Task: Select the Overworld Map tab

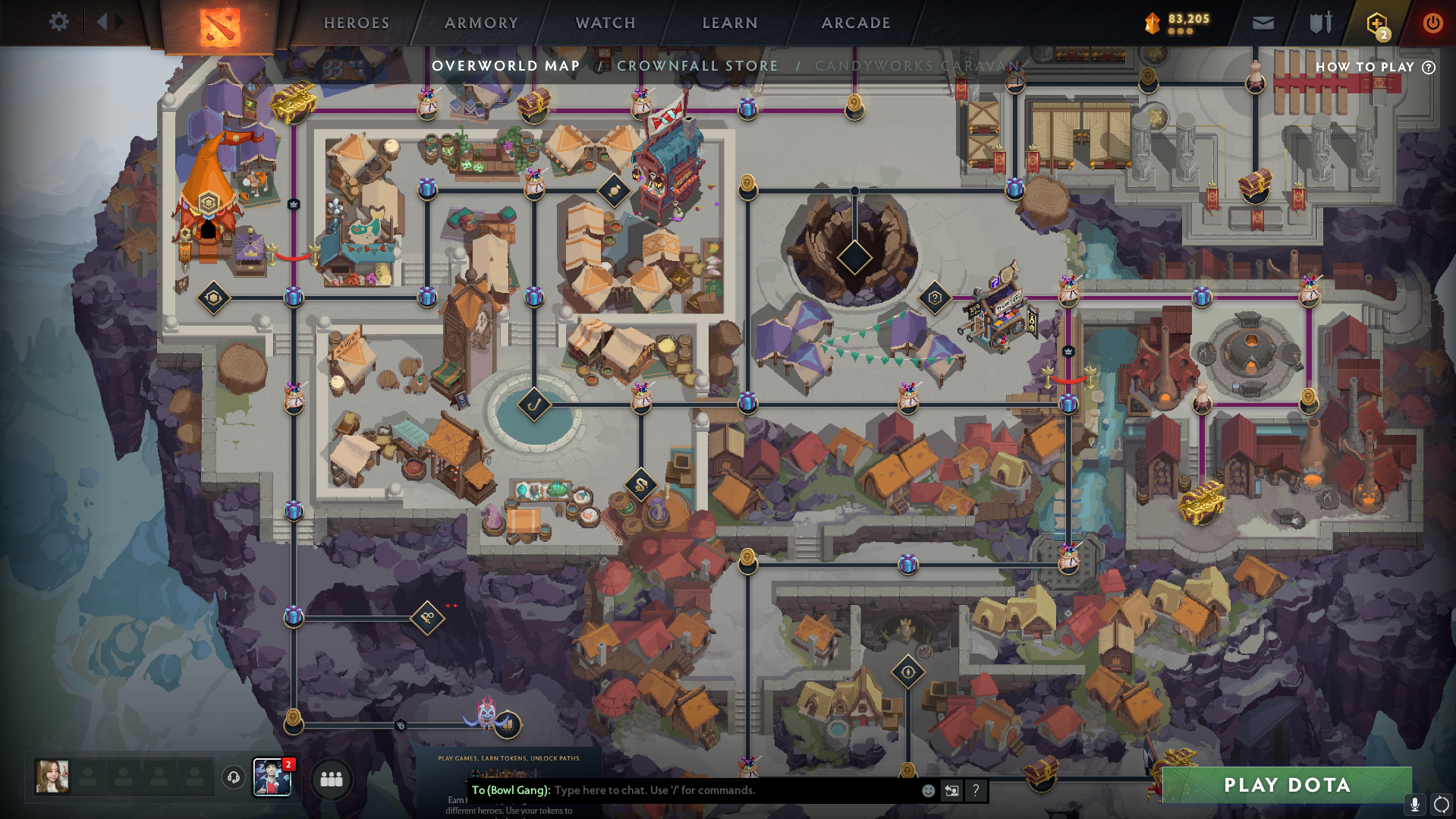Action: 506,66
